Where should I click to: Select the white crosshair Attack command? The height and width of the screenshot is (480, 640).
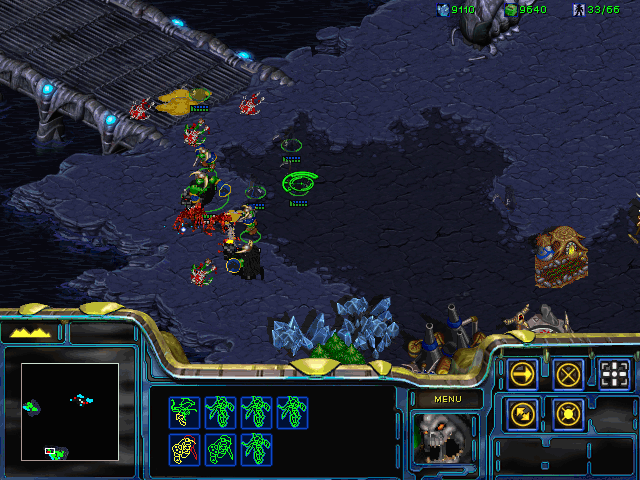click(x=615, y=374)
